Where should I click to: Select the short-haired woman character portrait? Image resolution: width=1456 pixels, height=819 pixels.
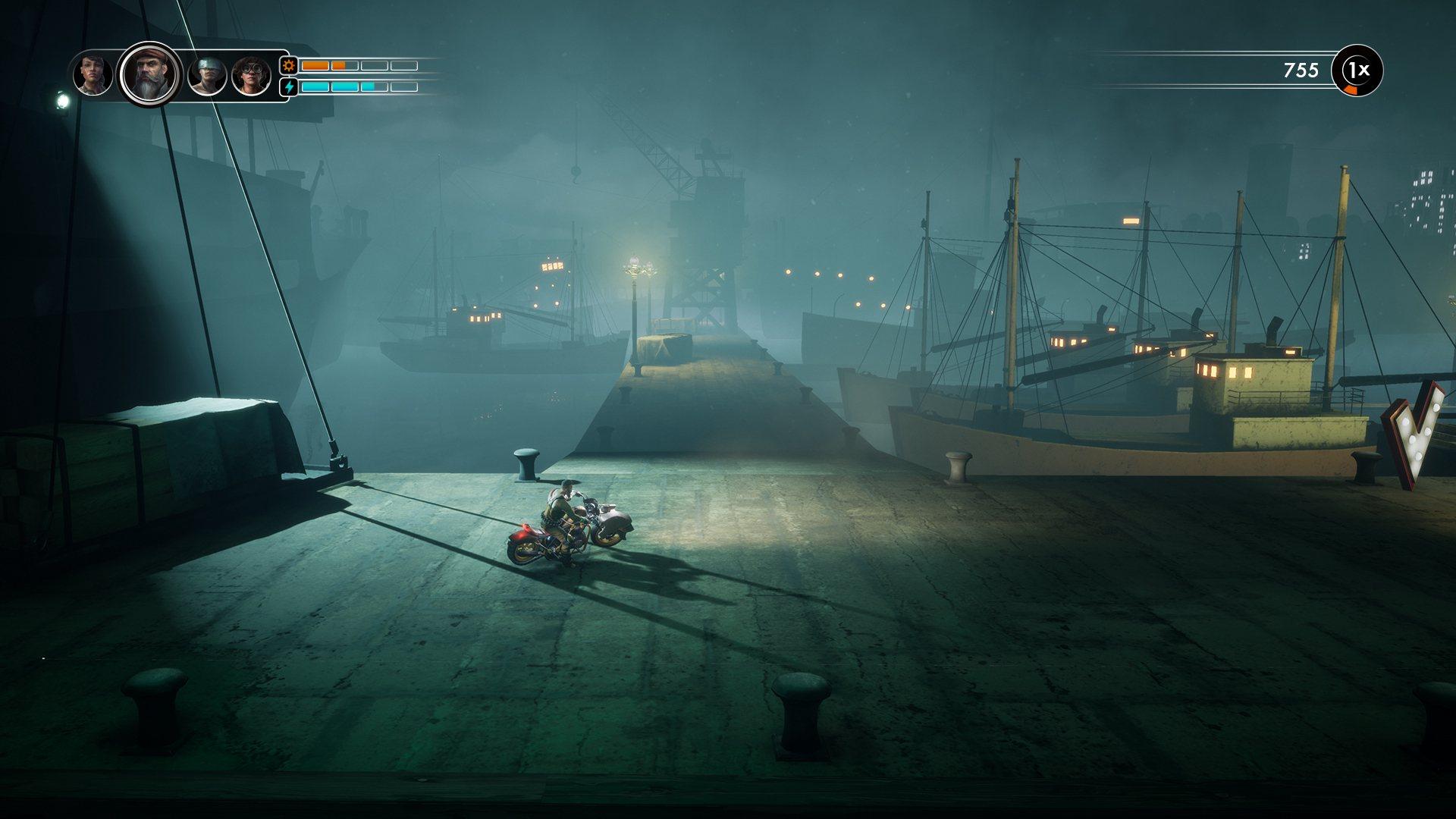pos(93,75)
